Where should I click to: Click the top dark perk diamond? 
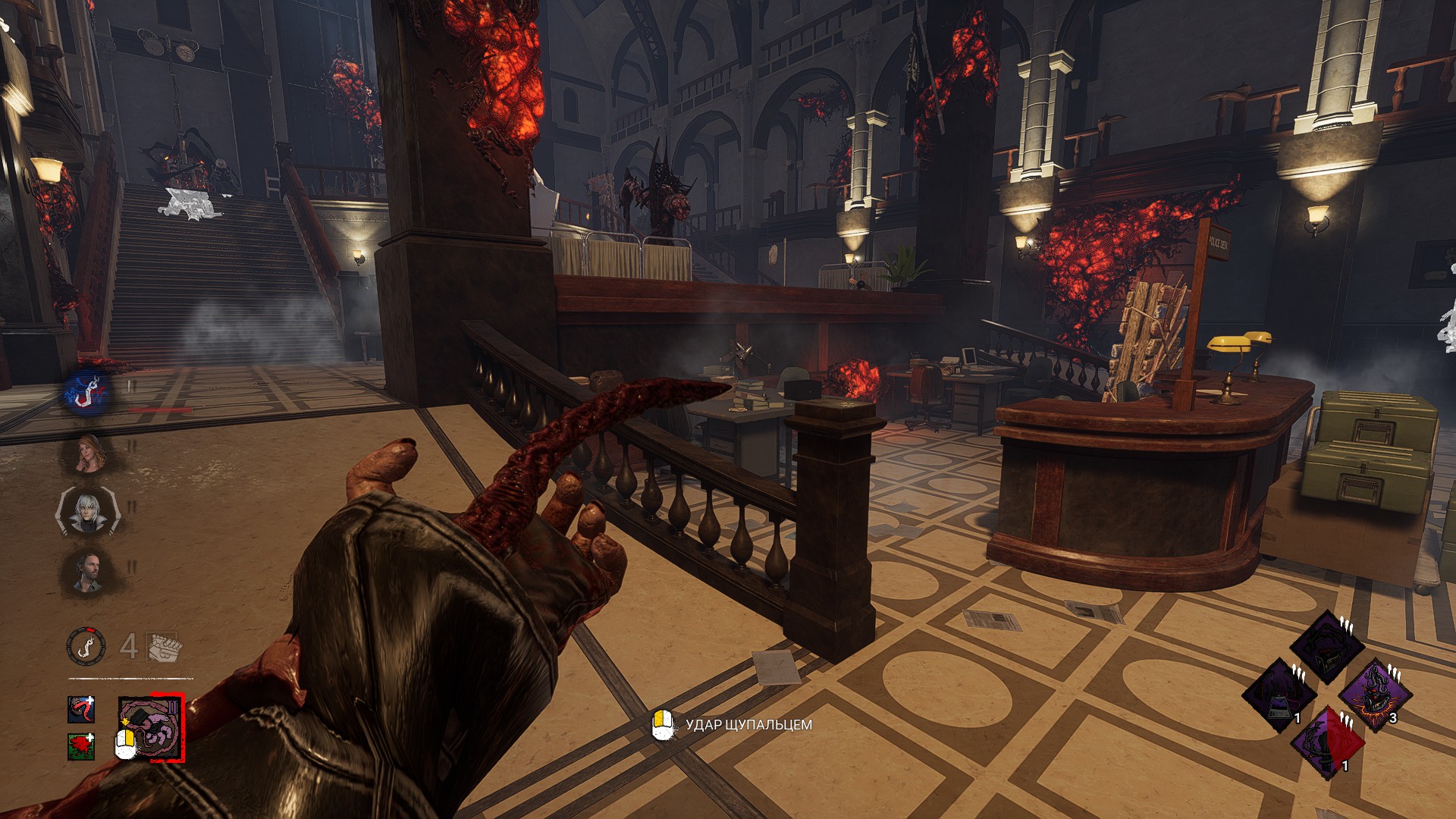pyautogui.click(x=1326, y=647)
